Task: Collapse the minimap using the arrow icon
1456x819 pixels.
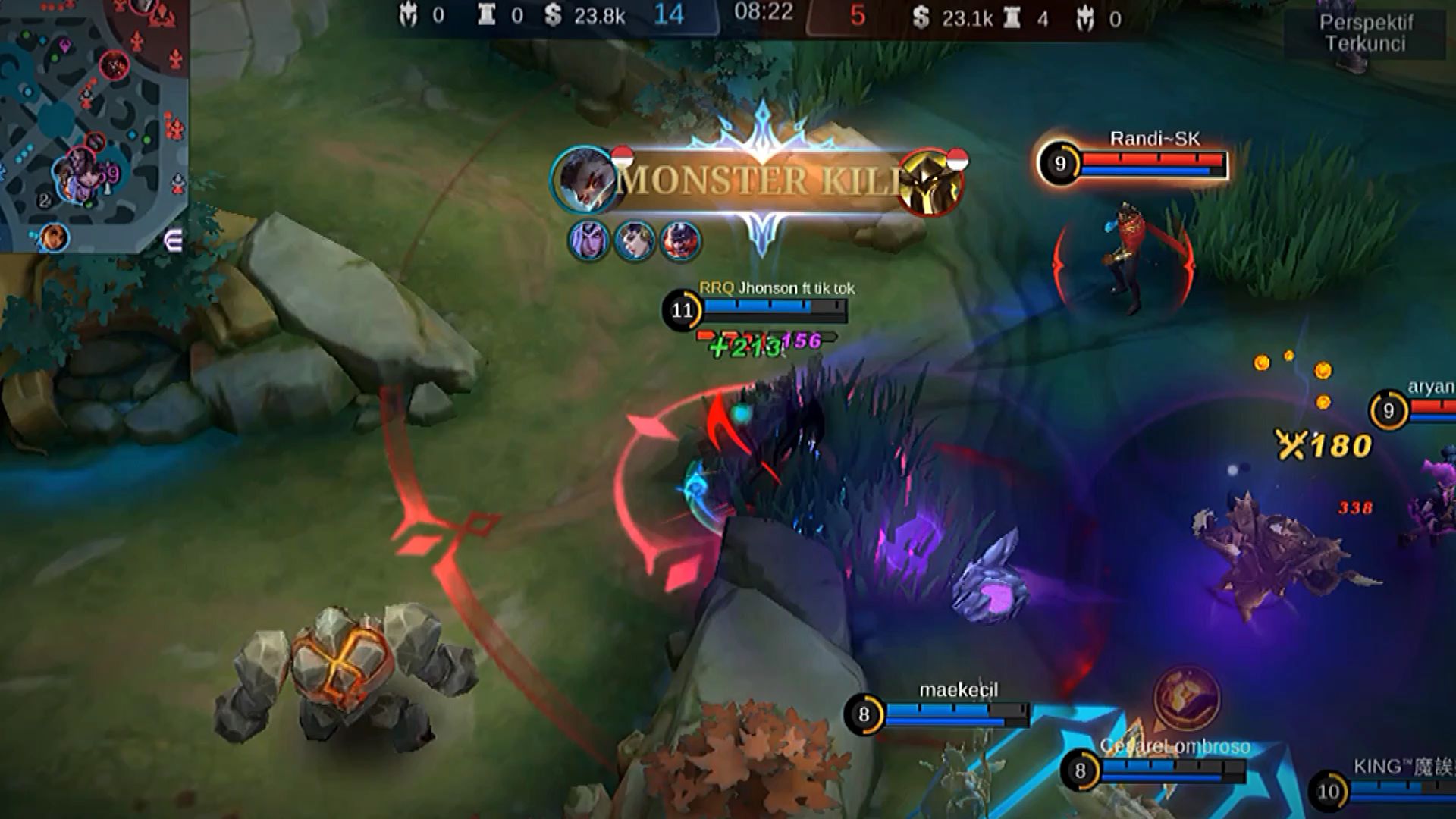Action: 173,242
